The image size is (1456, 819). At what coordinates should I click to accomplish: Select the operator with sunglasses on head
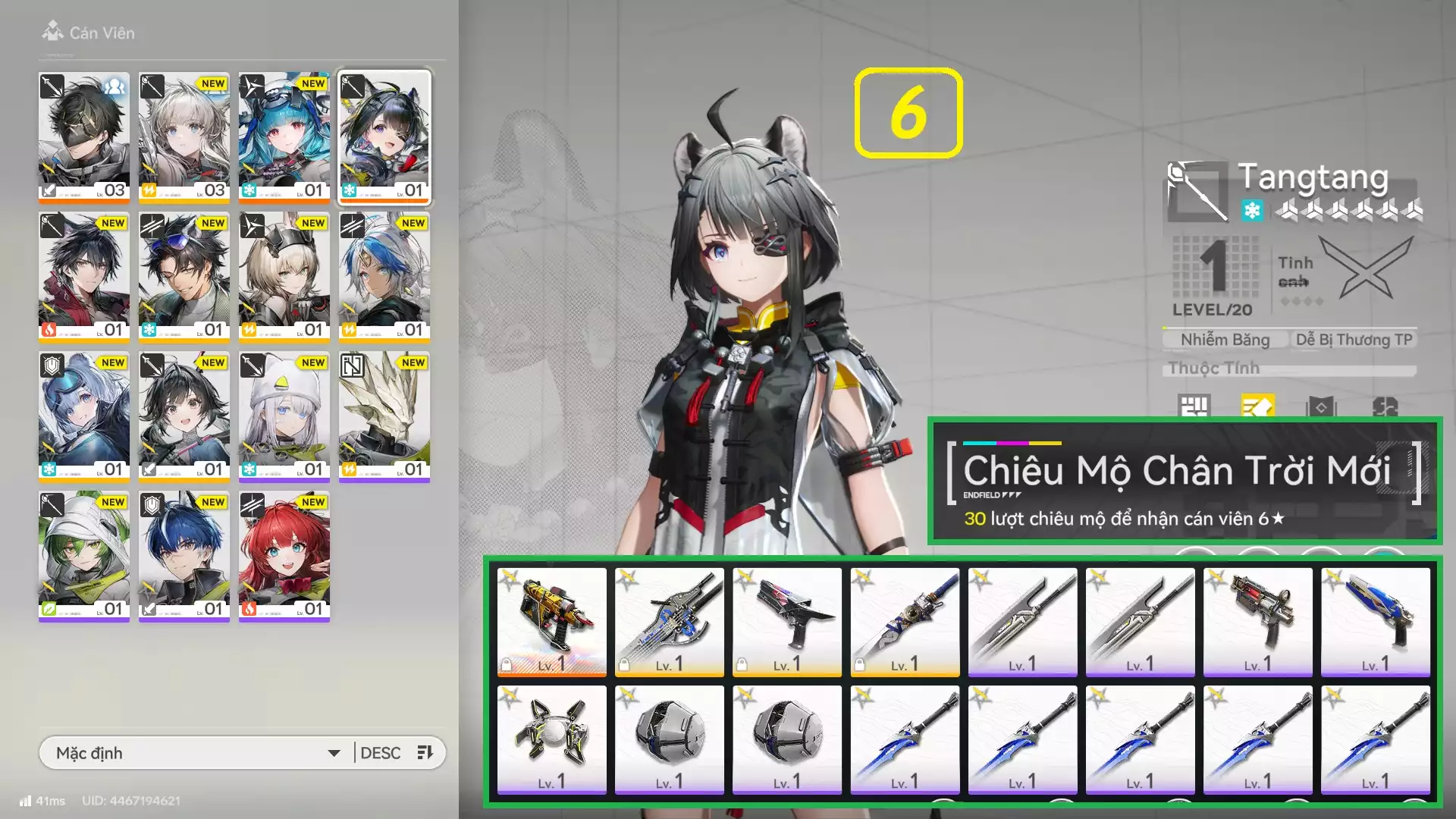[184, 276]
